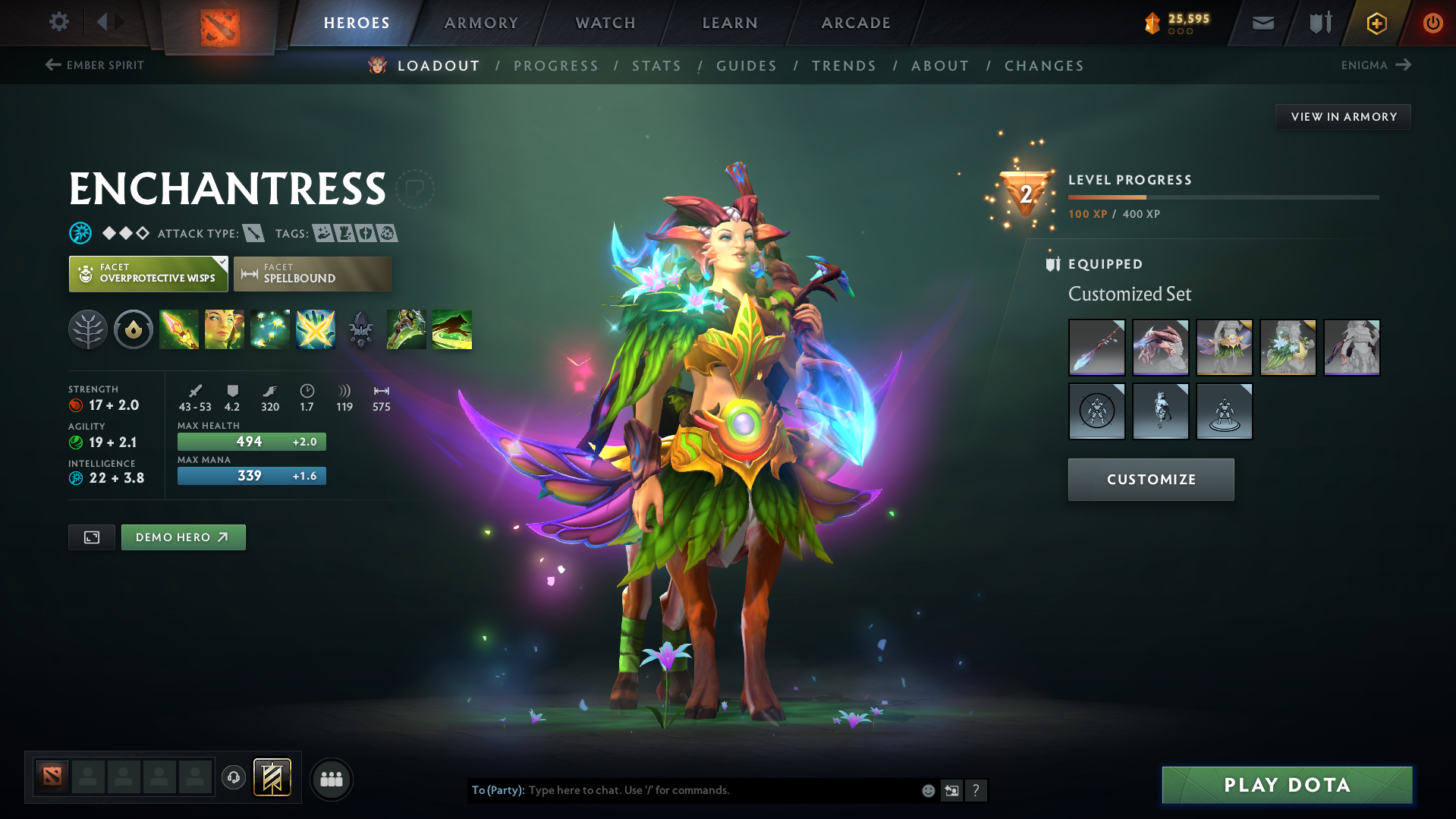Open the Stats section of the hero page
The image size is (1456, 819).
click(x=656, y=65)
